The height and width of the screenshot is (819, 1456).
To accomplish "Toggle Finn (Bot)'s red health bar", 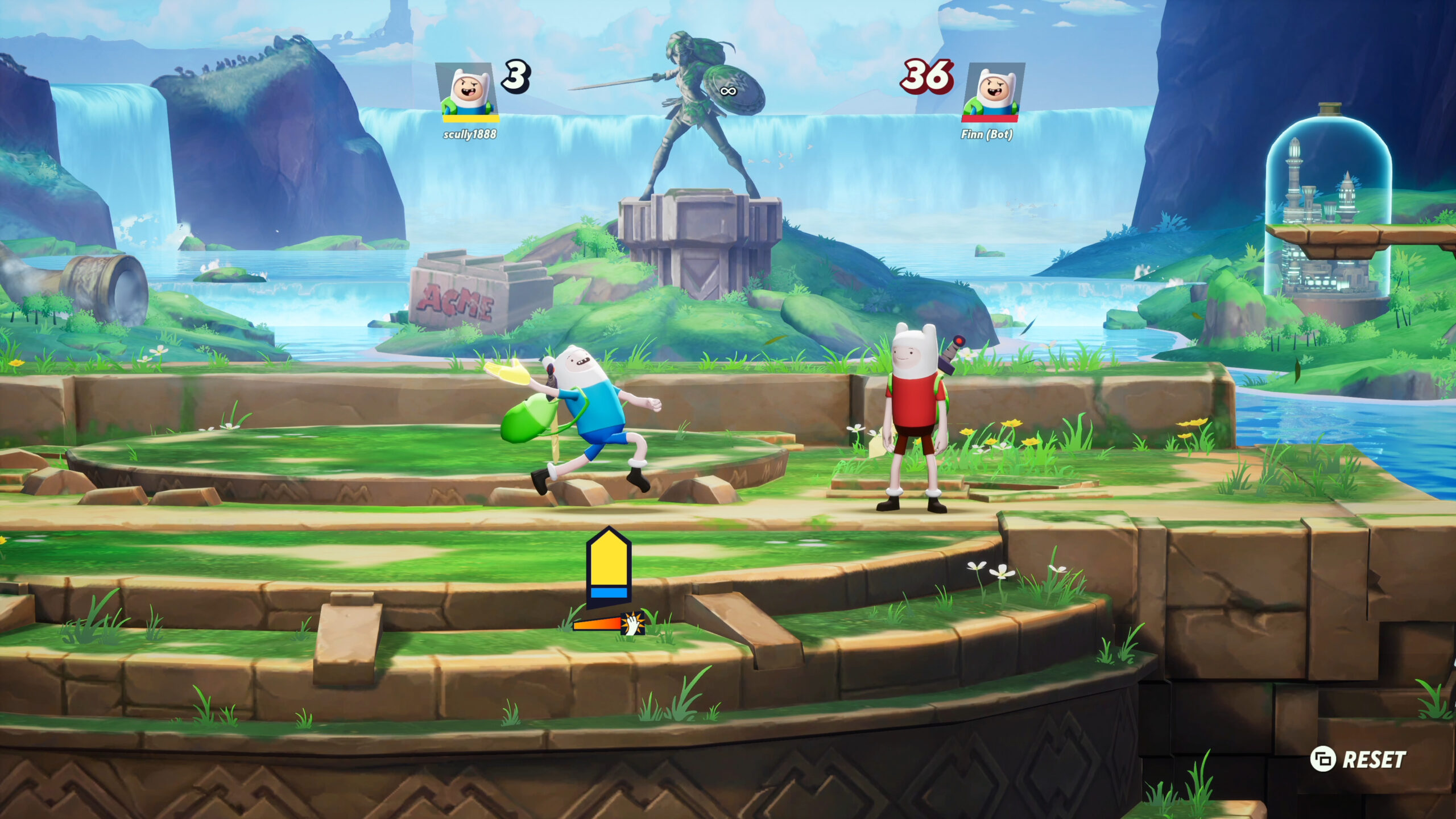I will point(991,119).
